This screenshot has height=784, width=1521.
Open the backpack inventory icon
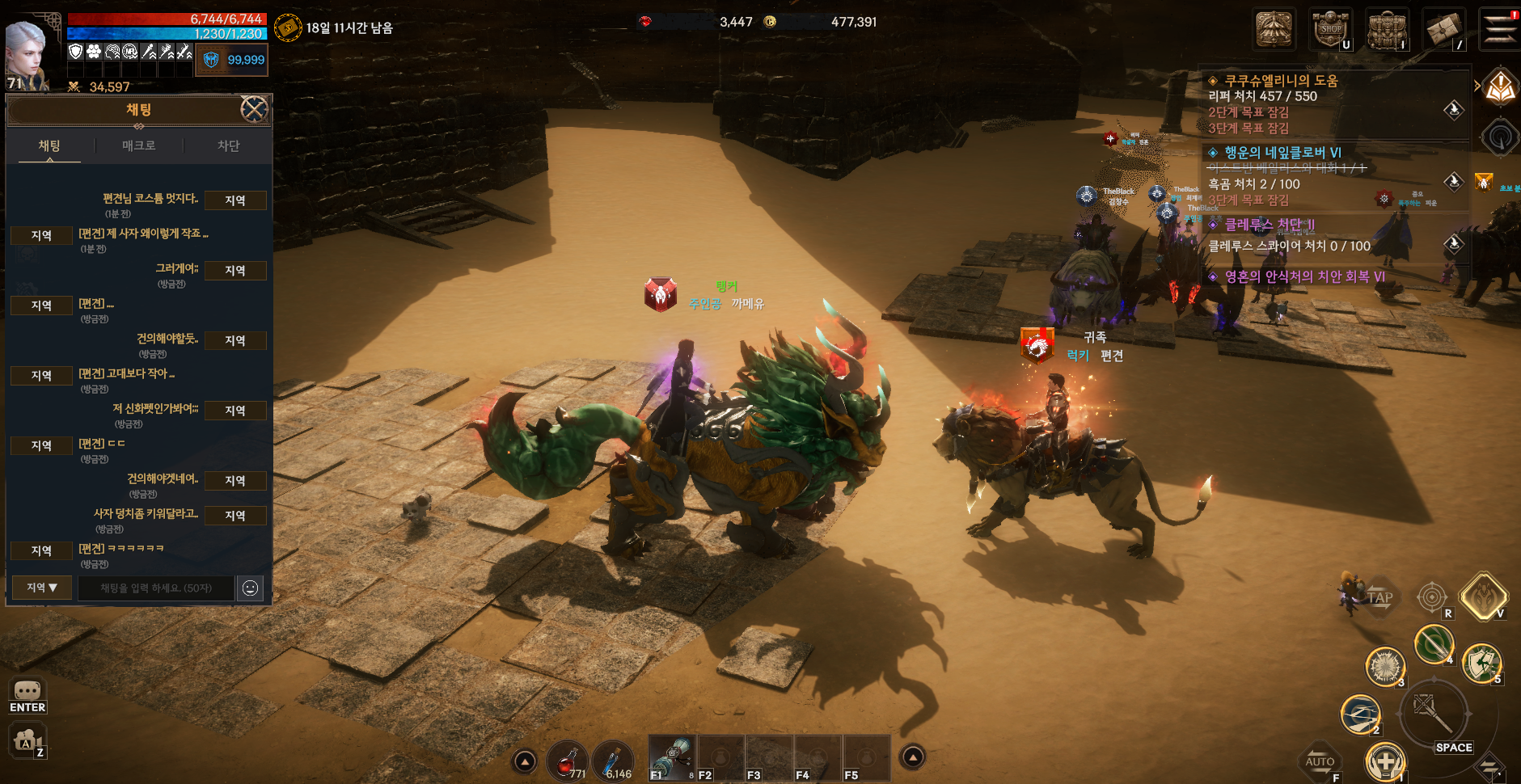tap(1387, 31)
